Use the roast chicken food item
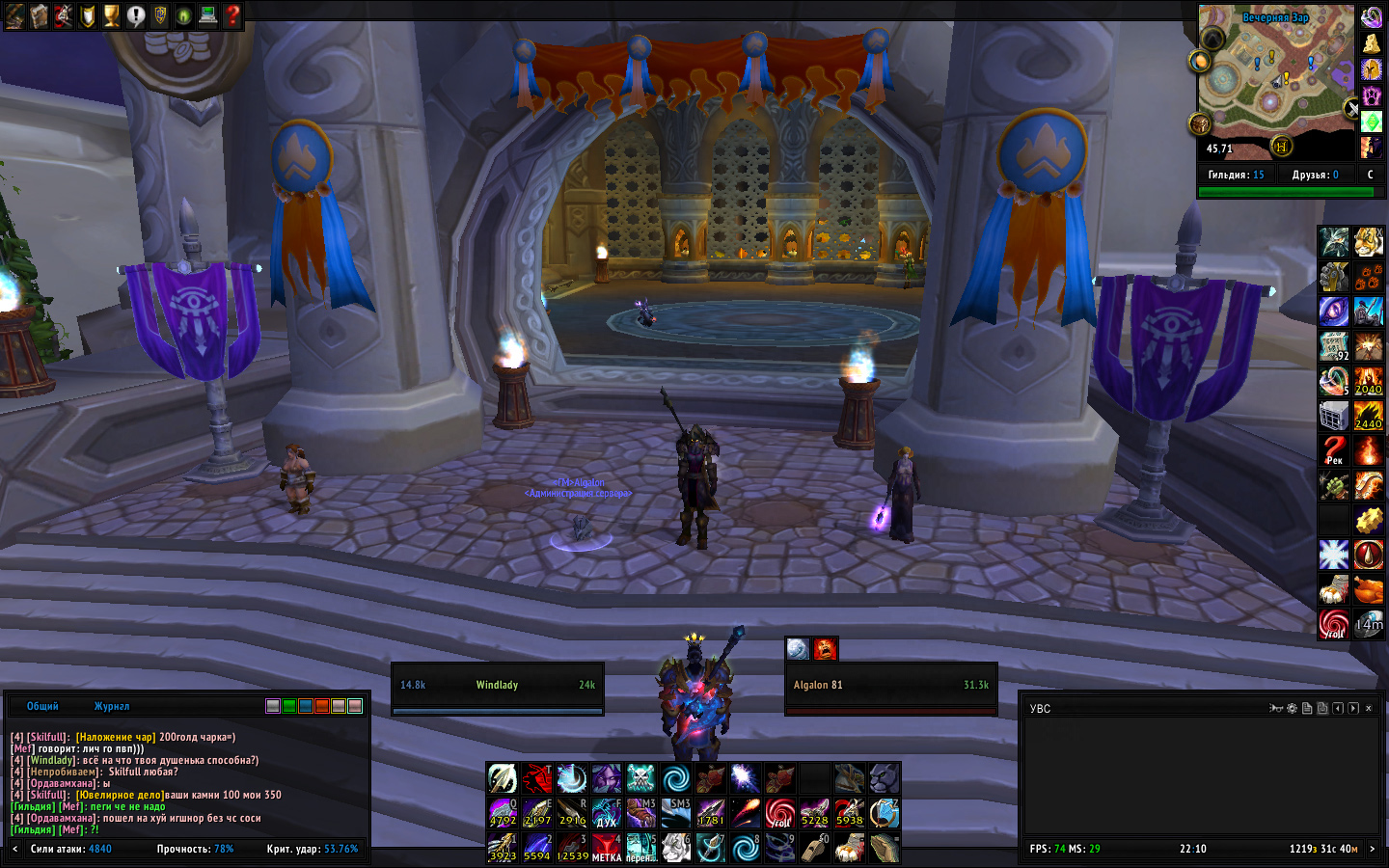Image resolution: width=1389 pixels, height=868 pixels. point(1368,588)
